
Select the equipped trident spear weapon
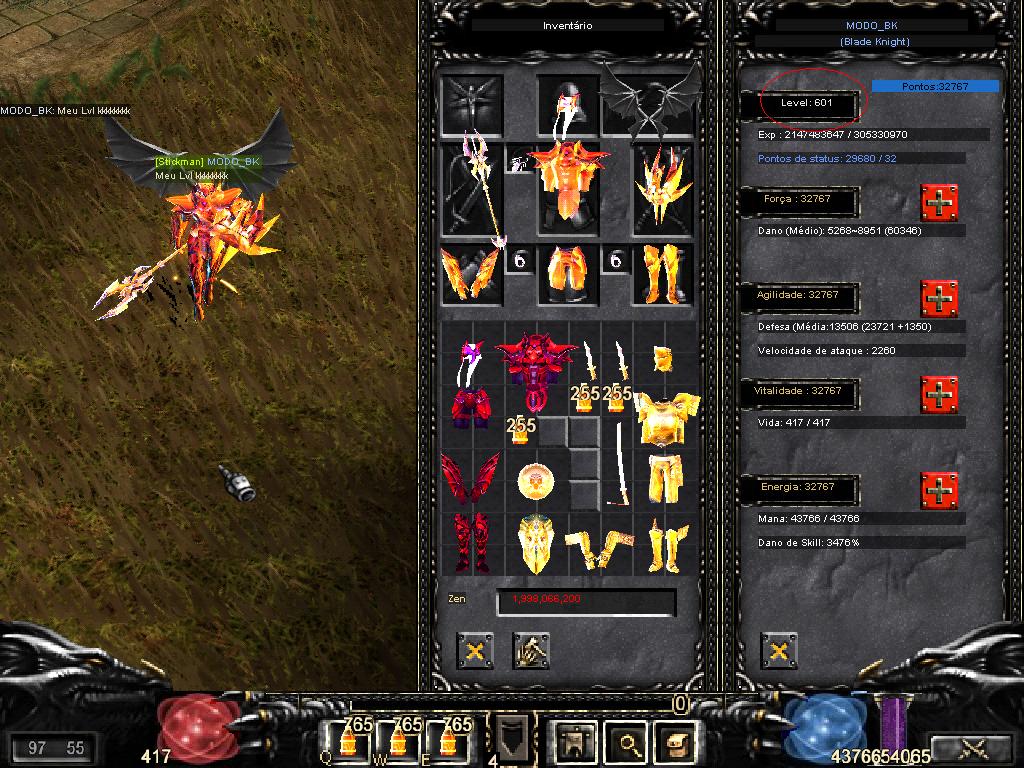pyautogui.click(x=473, y=188)
